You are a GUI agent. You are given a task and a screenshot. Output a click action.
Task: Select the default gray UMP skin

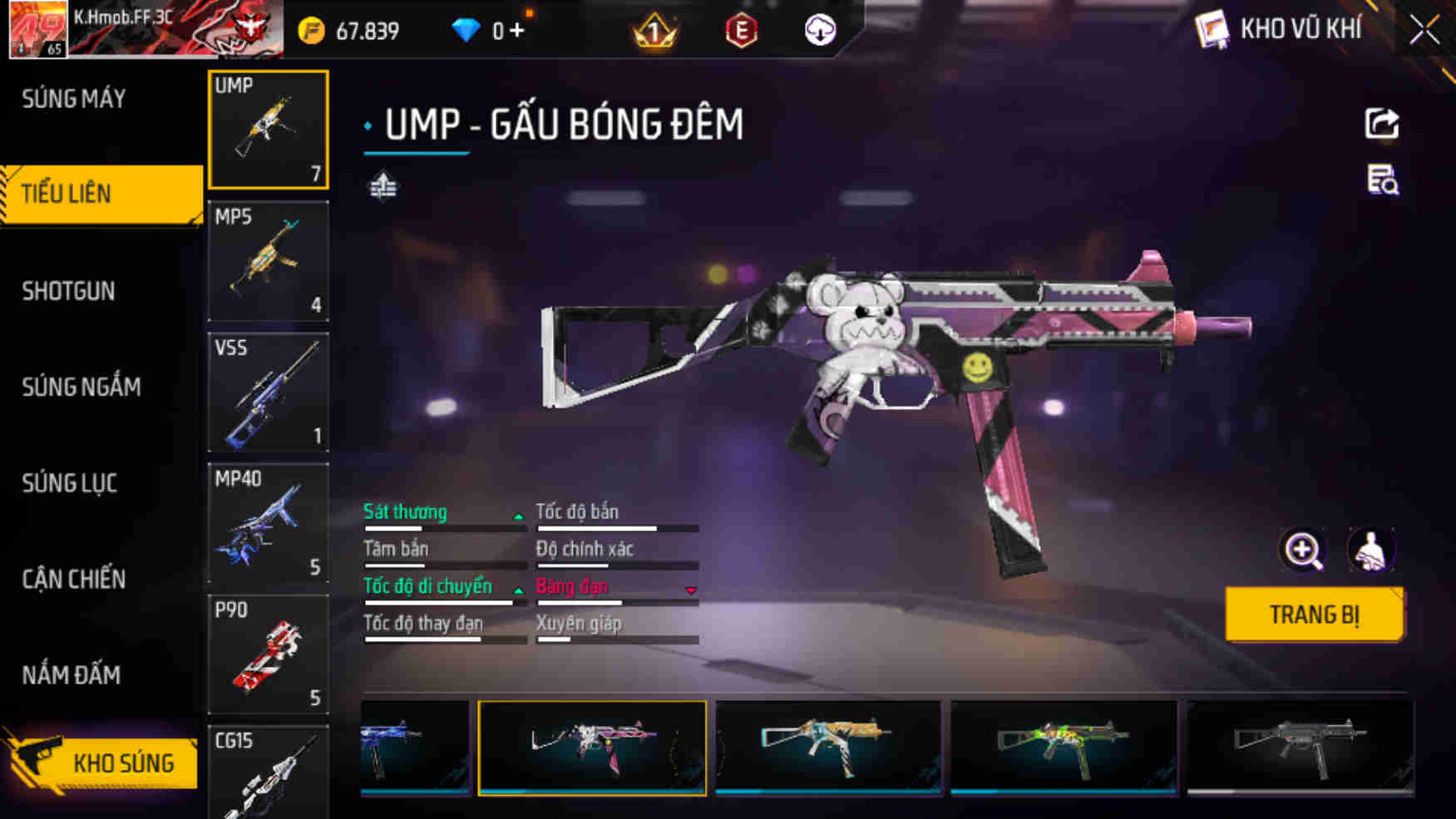pyautogui.click(x=1300, y=747)
